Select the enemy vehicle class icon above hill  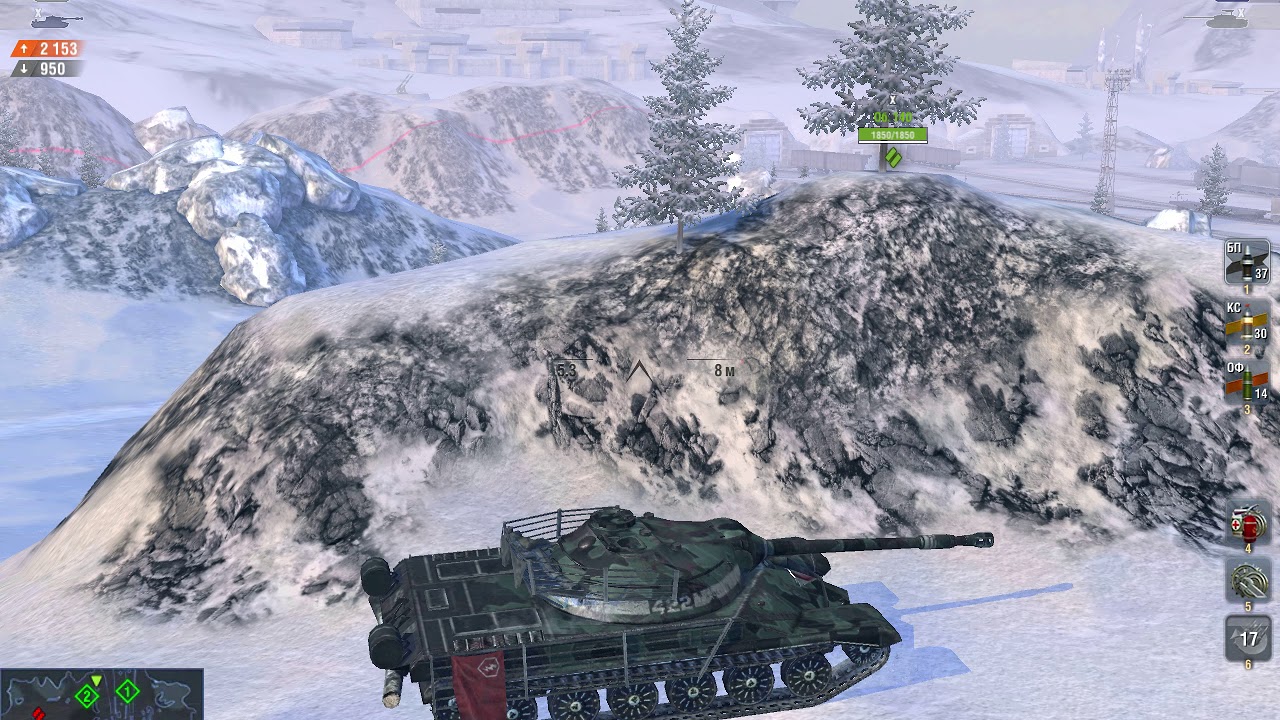[894, 159]
